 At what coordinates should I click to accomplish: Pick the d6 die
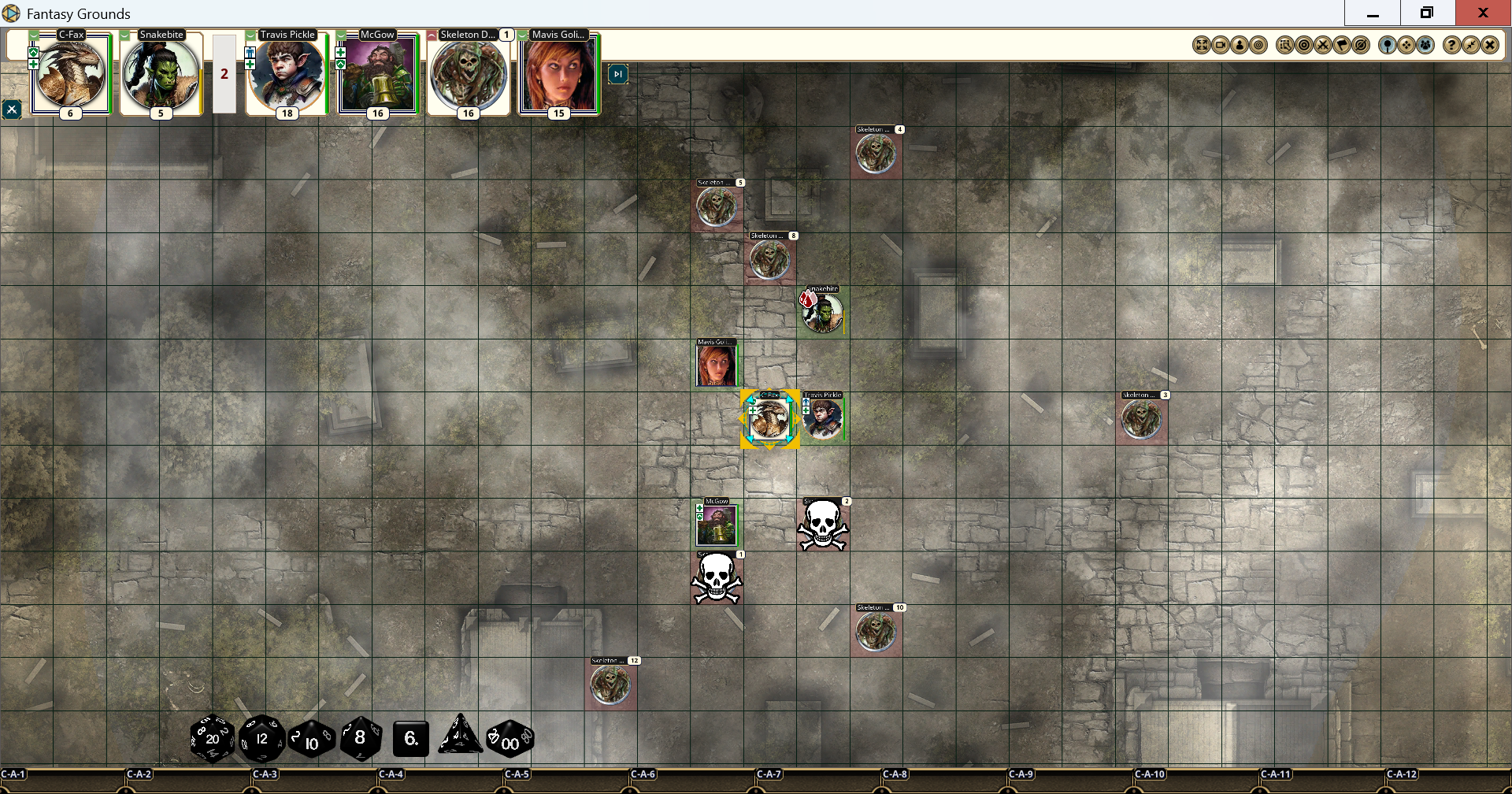[410, 739]
